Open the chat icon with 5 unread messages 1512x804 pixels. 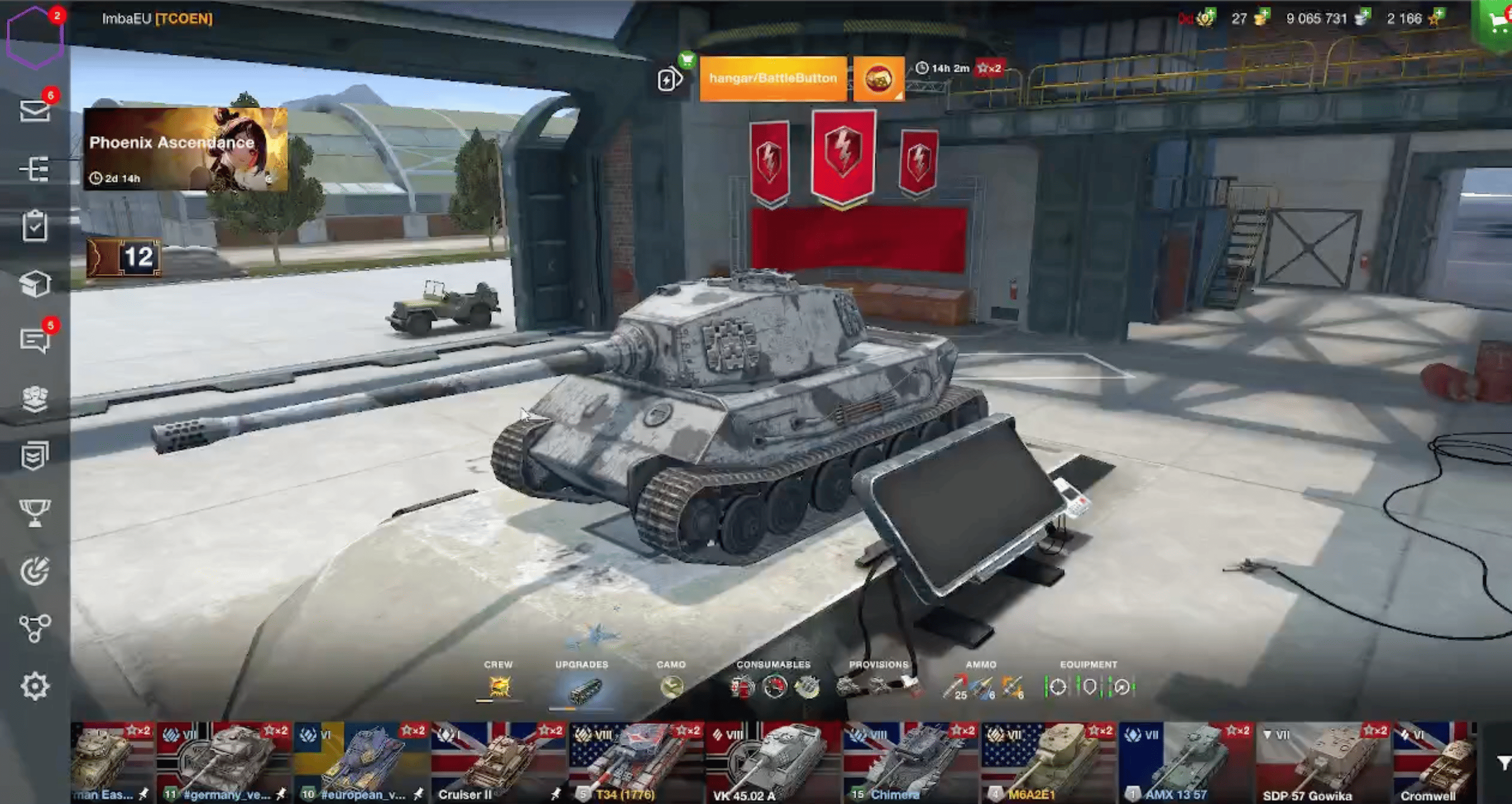click(x=35, y=340)
